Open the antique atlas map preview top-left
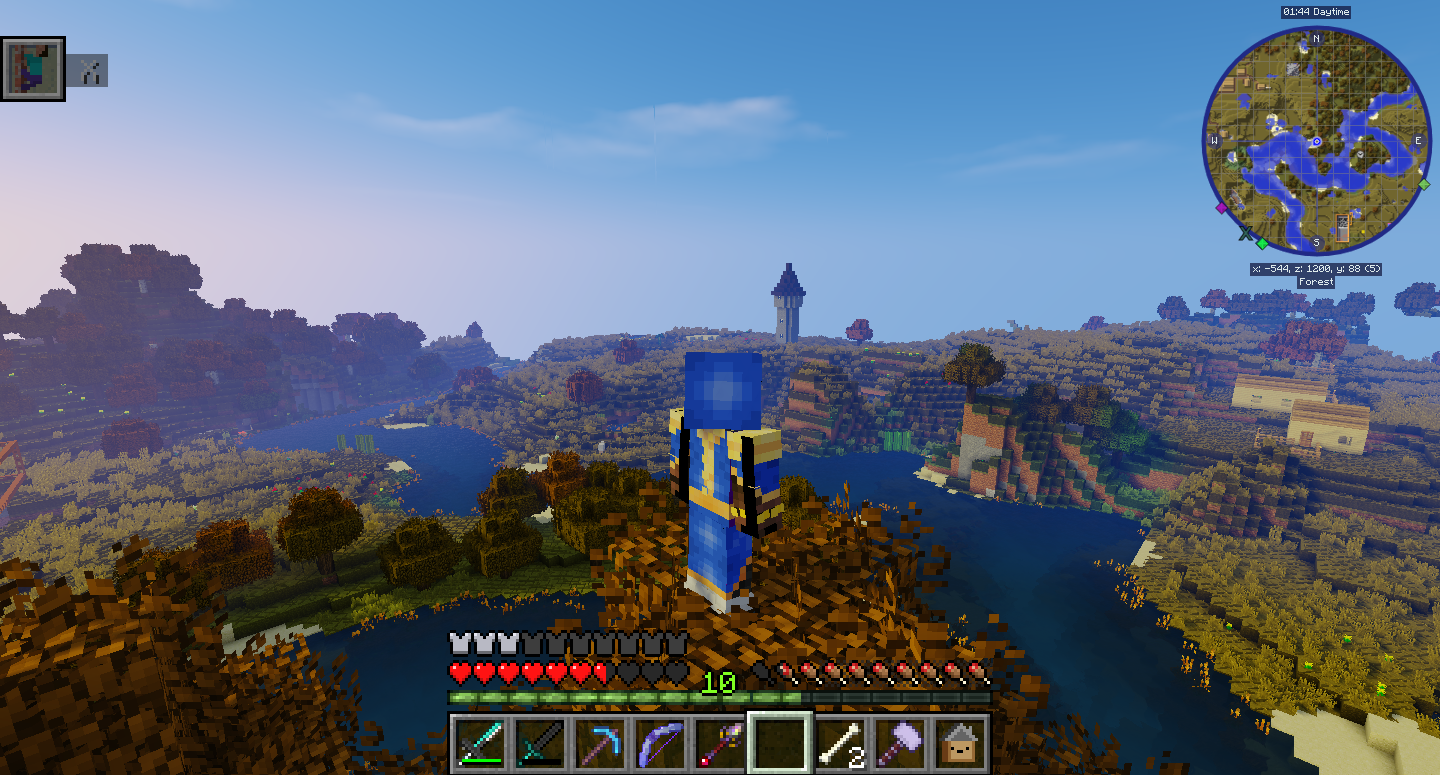This screenshot has width=1440, height=775. pyautogui.click(x=33, y=68)
